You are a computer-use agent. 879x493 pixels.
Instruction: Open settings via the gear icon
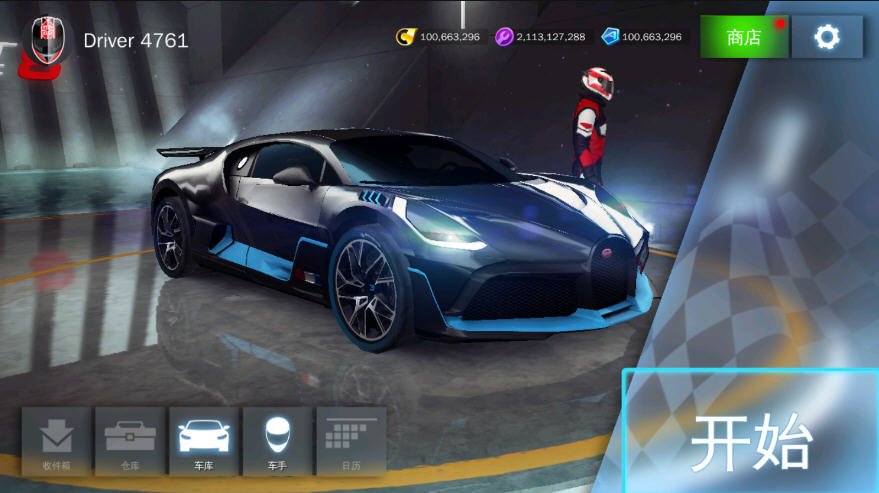[827, 37]
